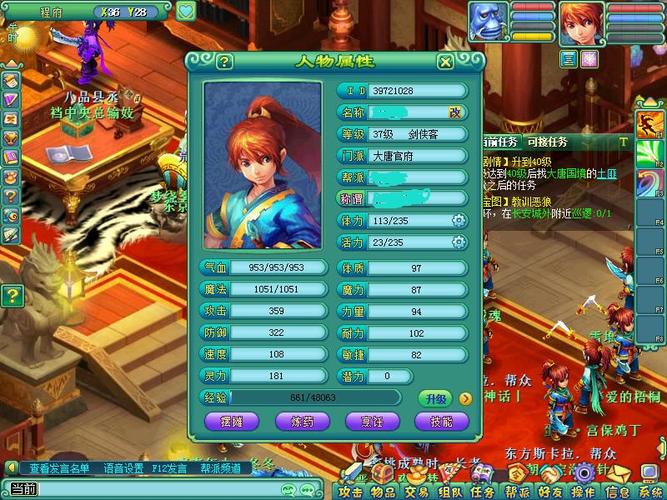The height and width of the screenshot is (500, 667).
Task: Click the gear icon next to 活力
Action: (x=459, y=243)
